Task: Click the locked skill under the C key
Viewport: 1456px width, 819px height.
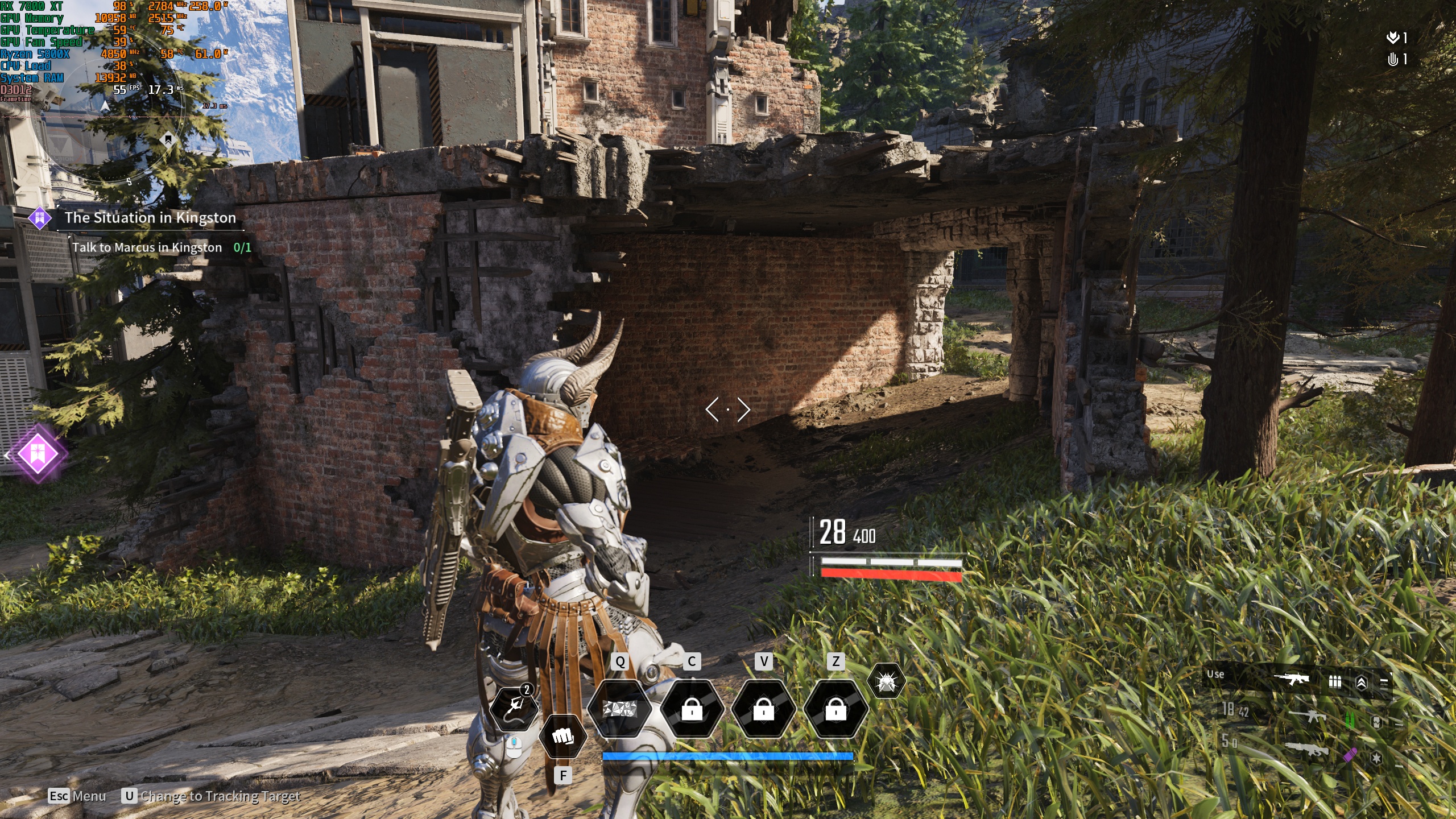Action: tap(692, 709)
